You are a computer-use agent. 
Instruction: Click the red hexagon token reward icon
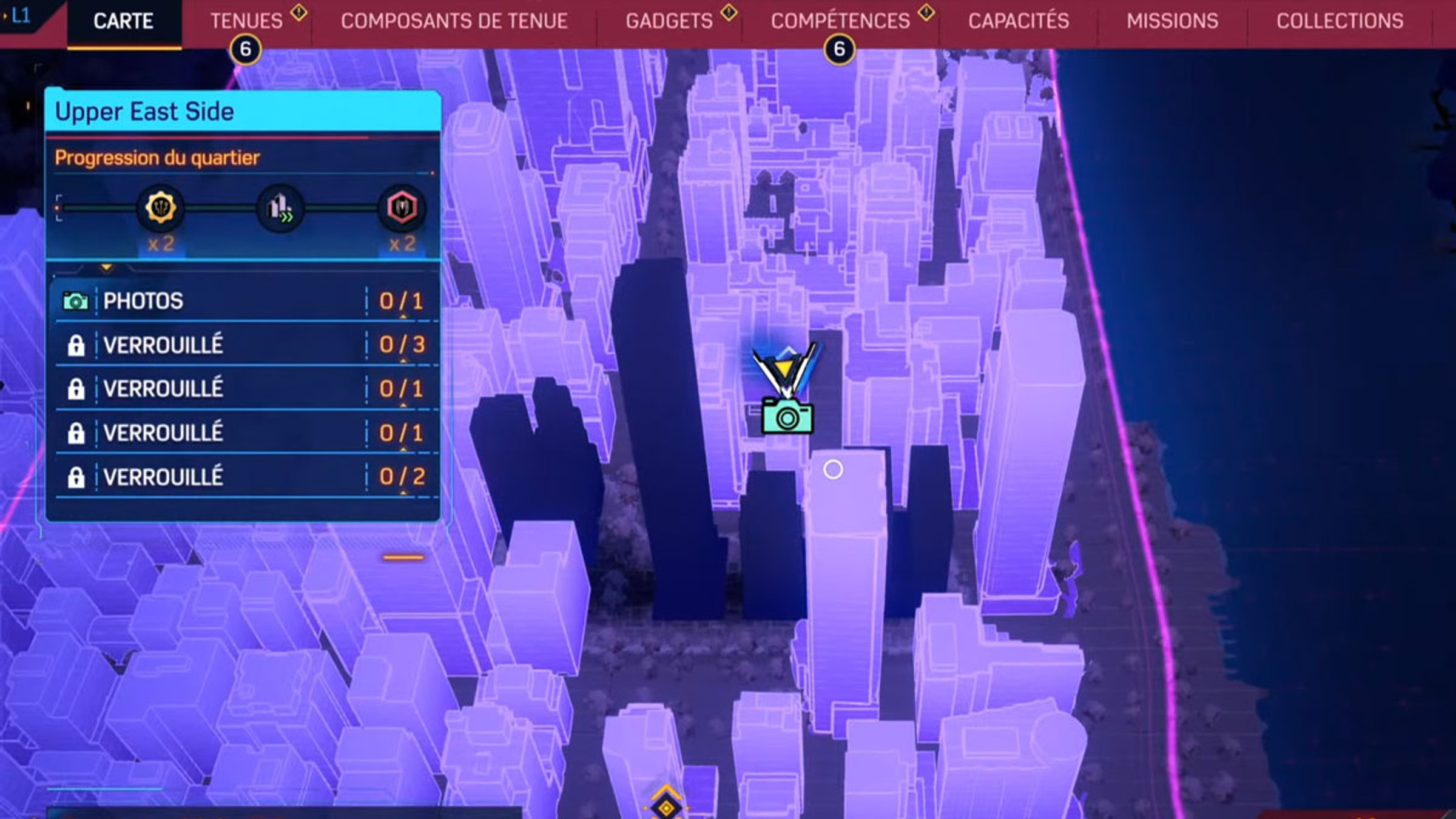pos(402,208)
